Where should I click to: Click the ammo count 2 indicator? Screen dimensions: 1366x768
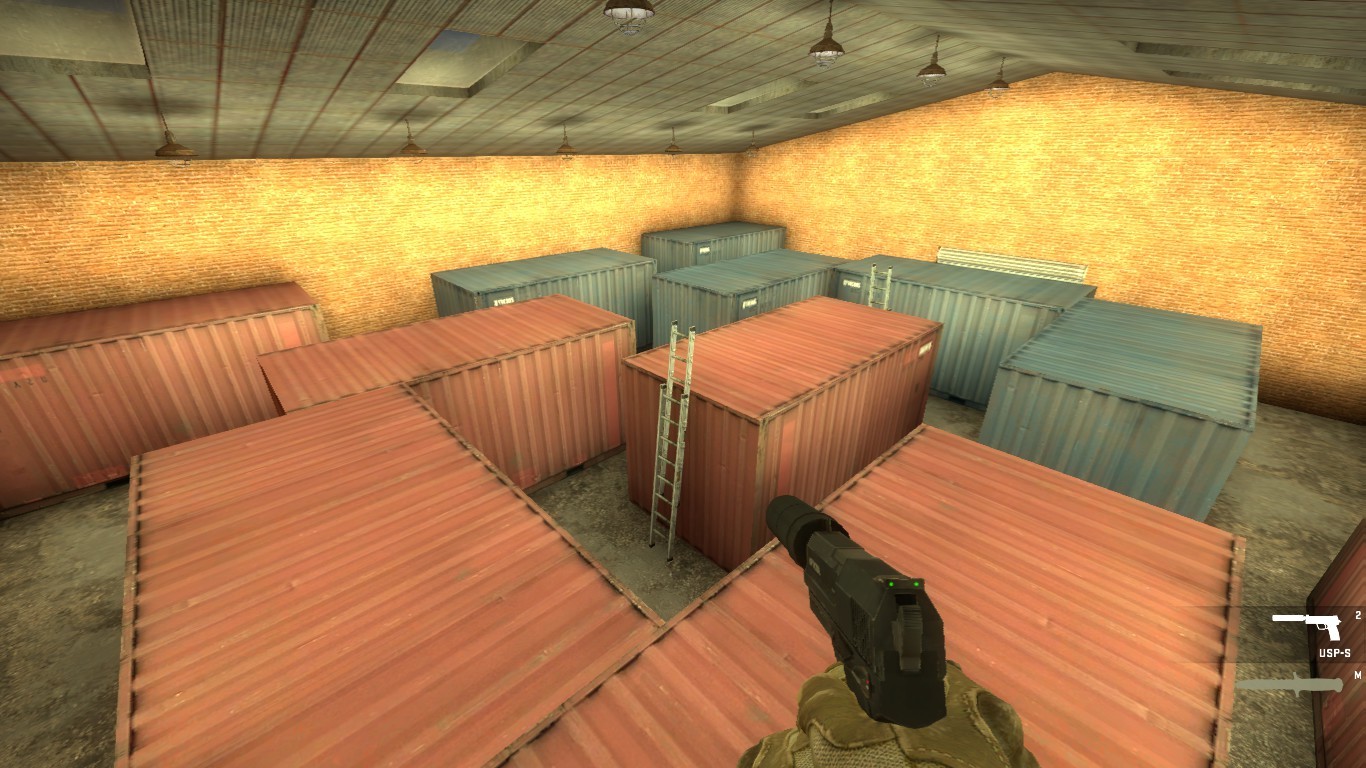pos(1358,615)
